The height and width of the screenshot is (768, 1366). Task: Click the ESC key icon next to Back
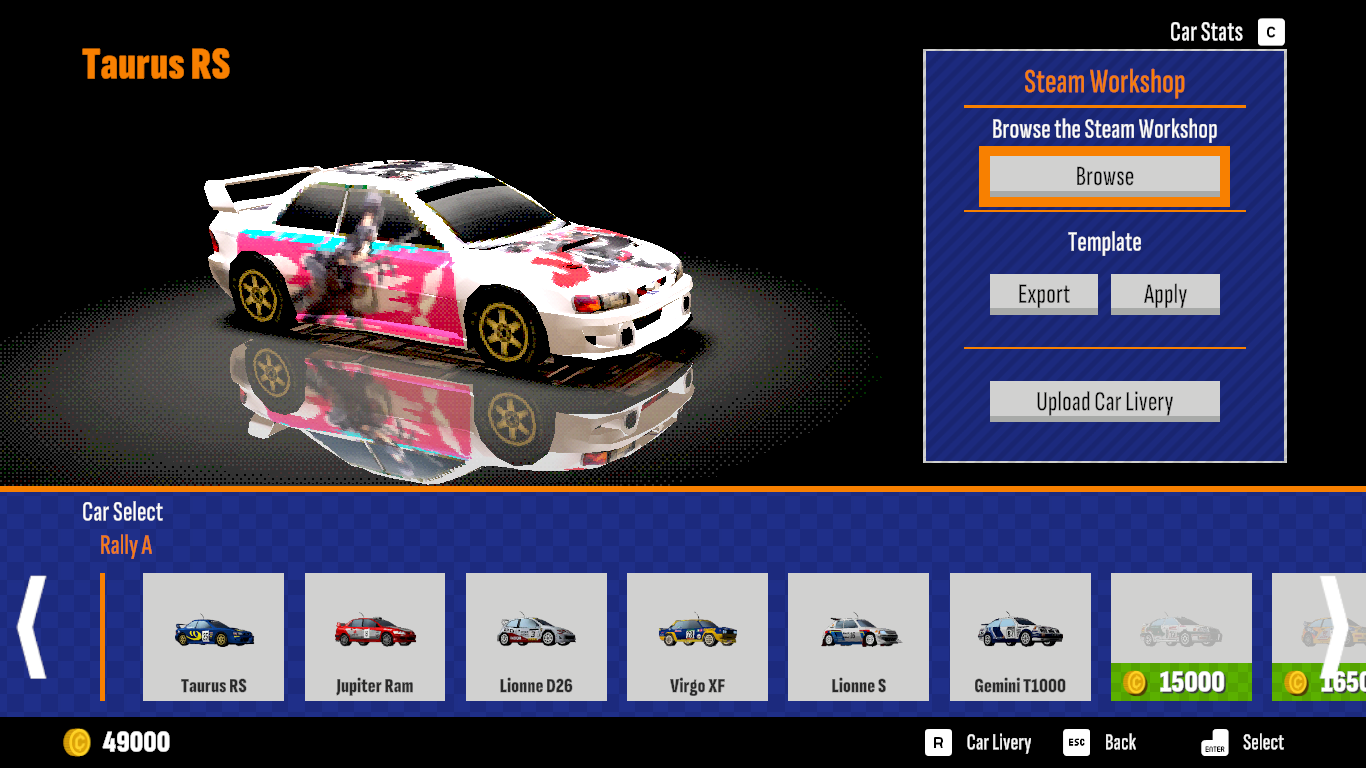click(x=1075, y=742)
